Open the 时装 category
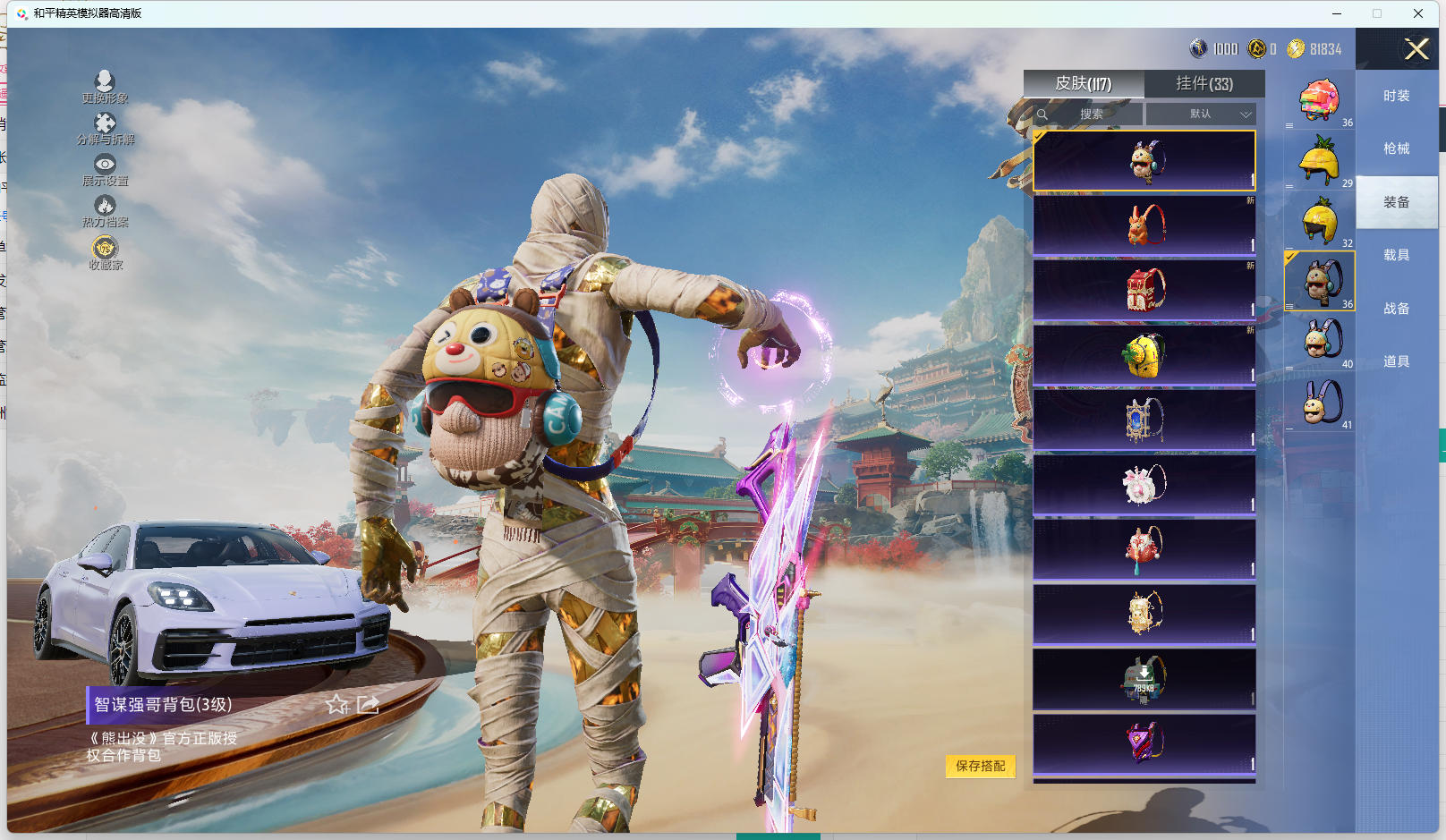The image size is (1446, 840). pos(1396,96)
